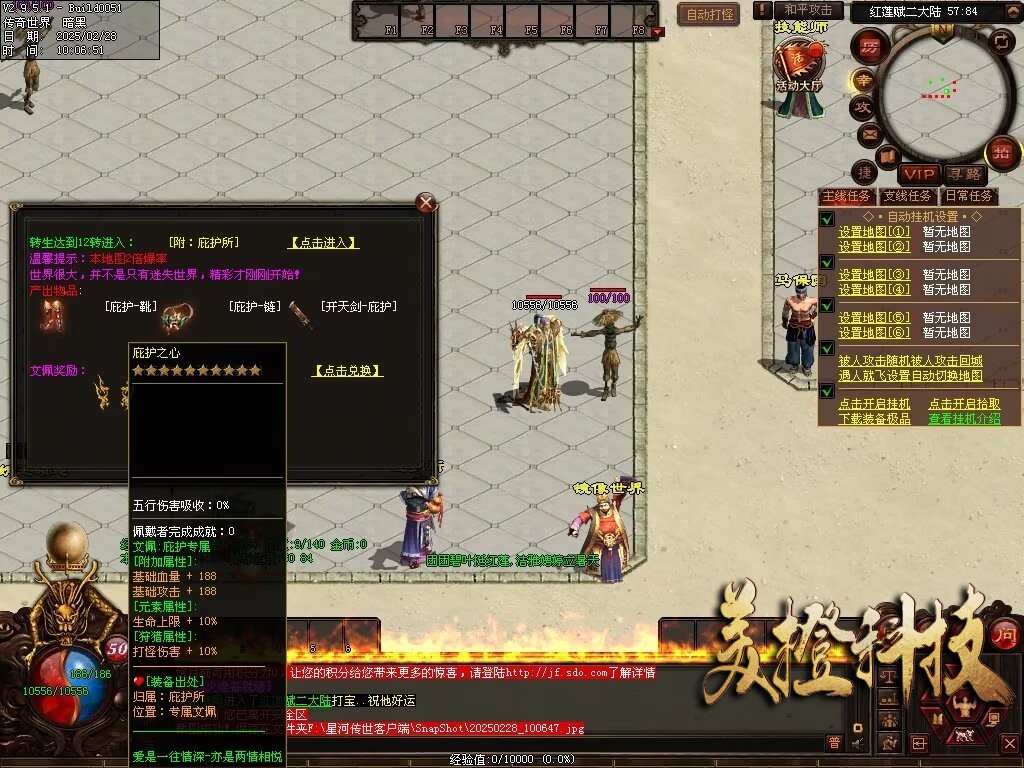Screen dimensions: 1024x768
Task: Click the 【点击进入】 enter link
Action: click(324, 243)
